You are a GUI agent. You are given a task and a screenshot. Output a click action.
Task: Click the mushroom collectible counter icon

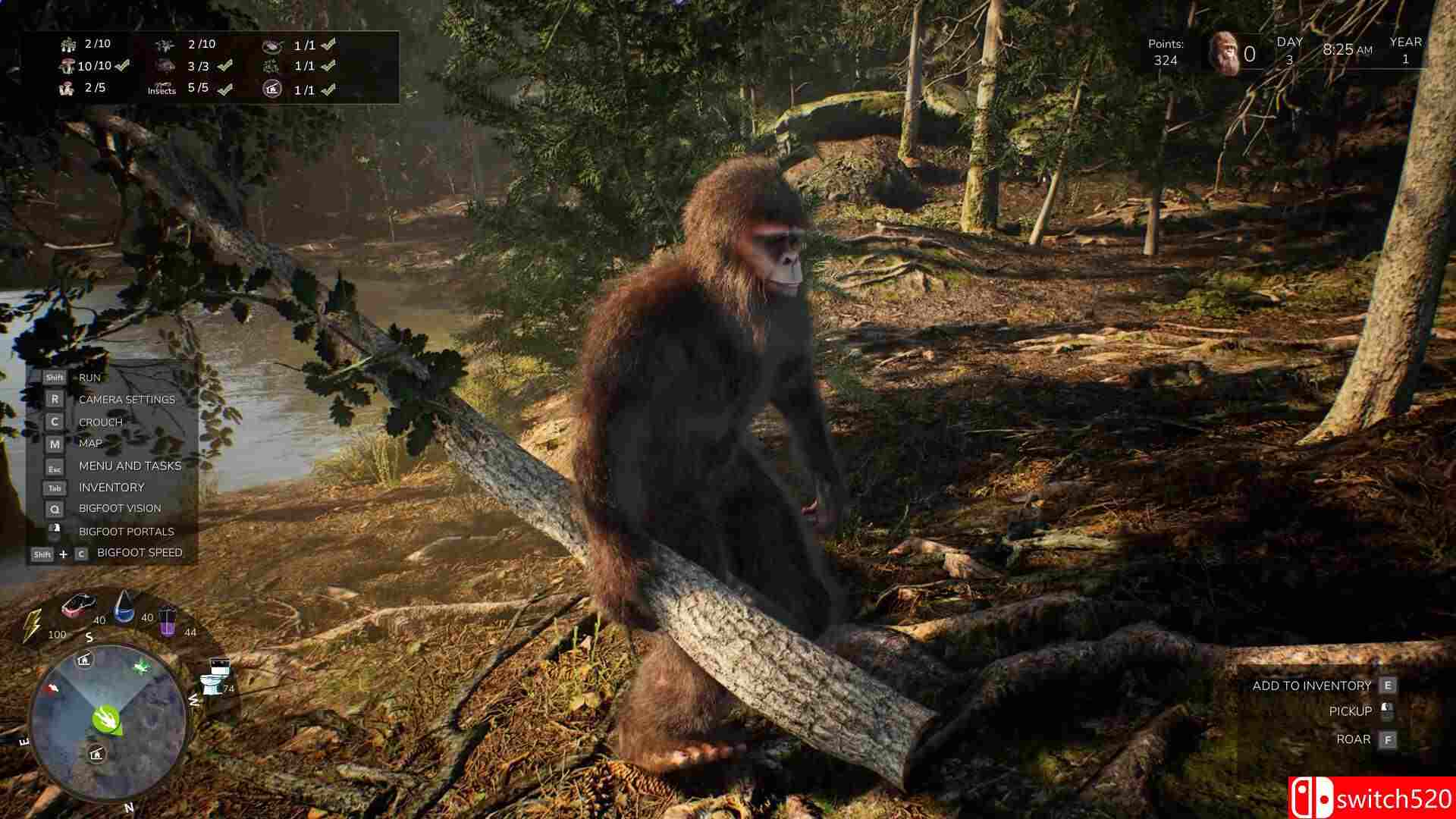68,65
